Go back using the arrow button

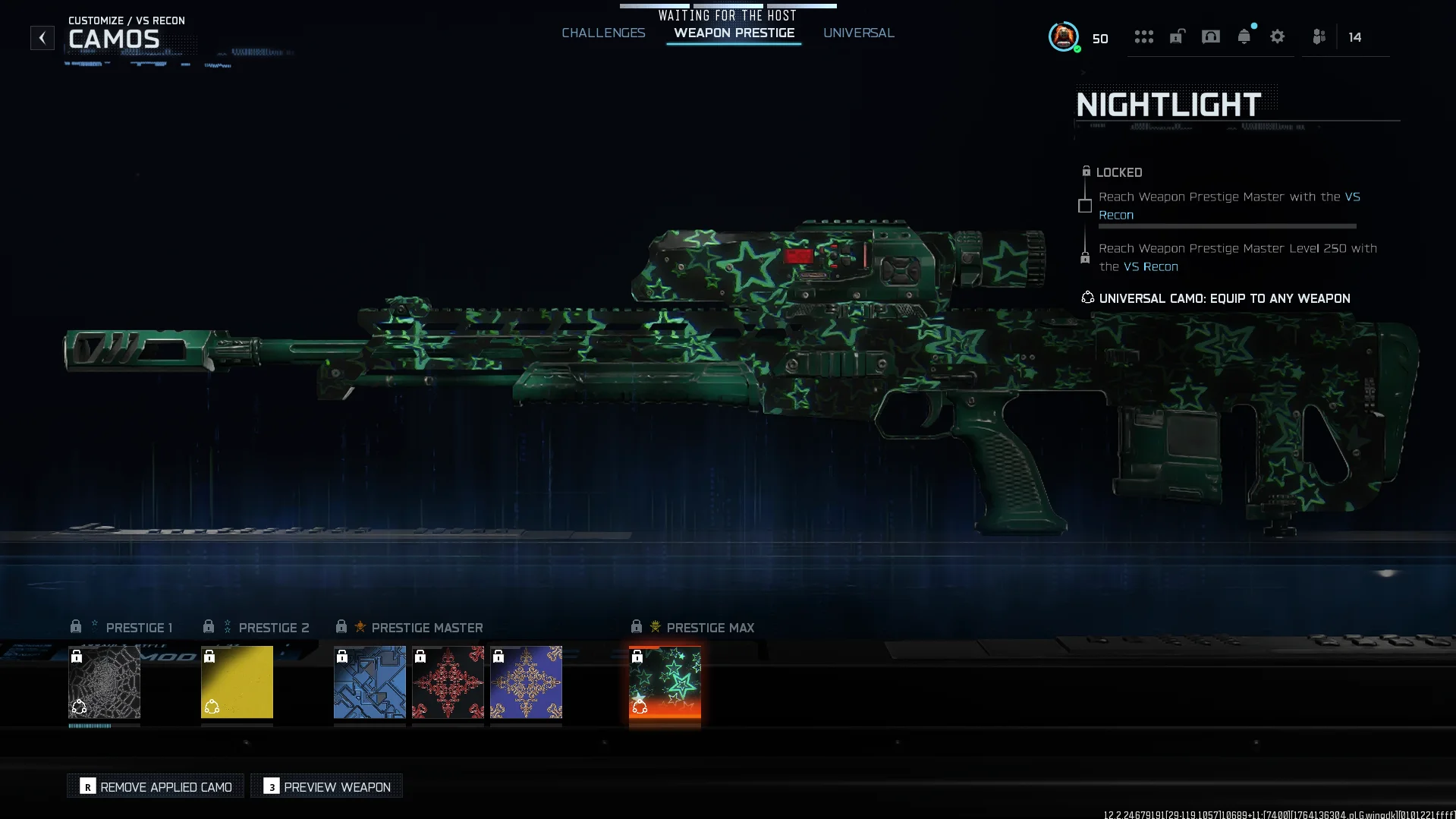click(42, 37)
